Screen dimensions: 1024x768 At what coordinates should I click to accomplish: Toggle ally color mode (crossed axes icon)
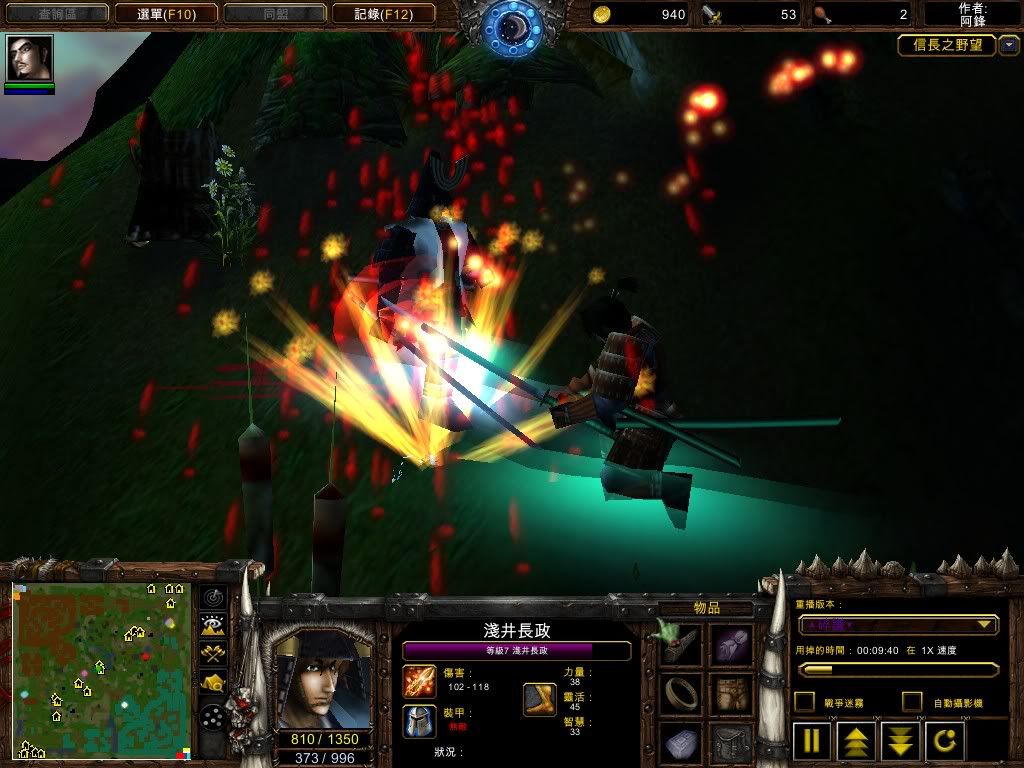click(213, 654)
